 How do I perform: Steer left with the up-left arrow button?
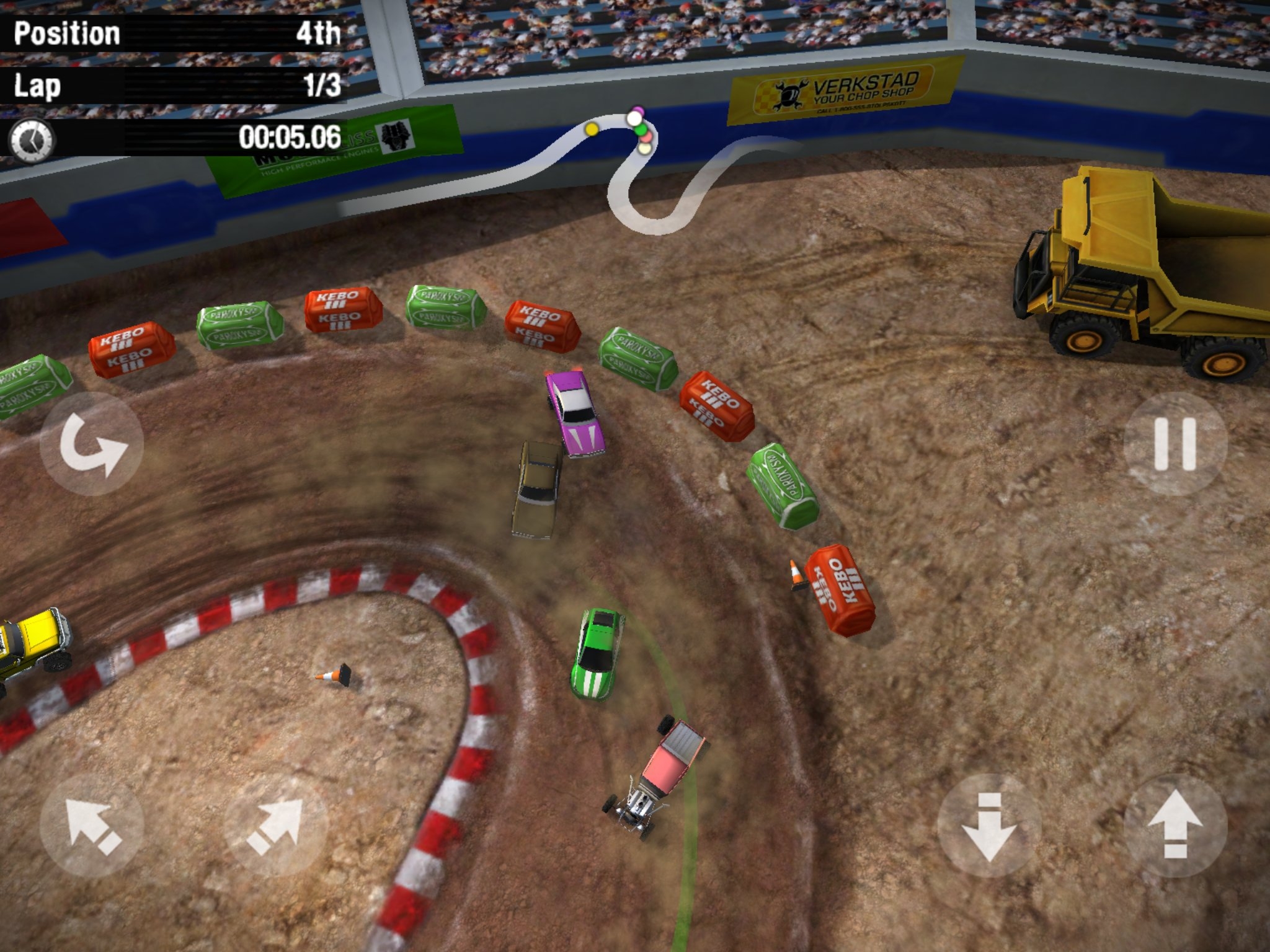92,826
